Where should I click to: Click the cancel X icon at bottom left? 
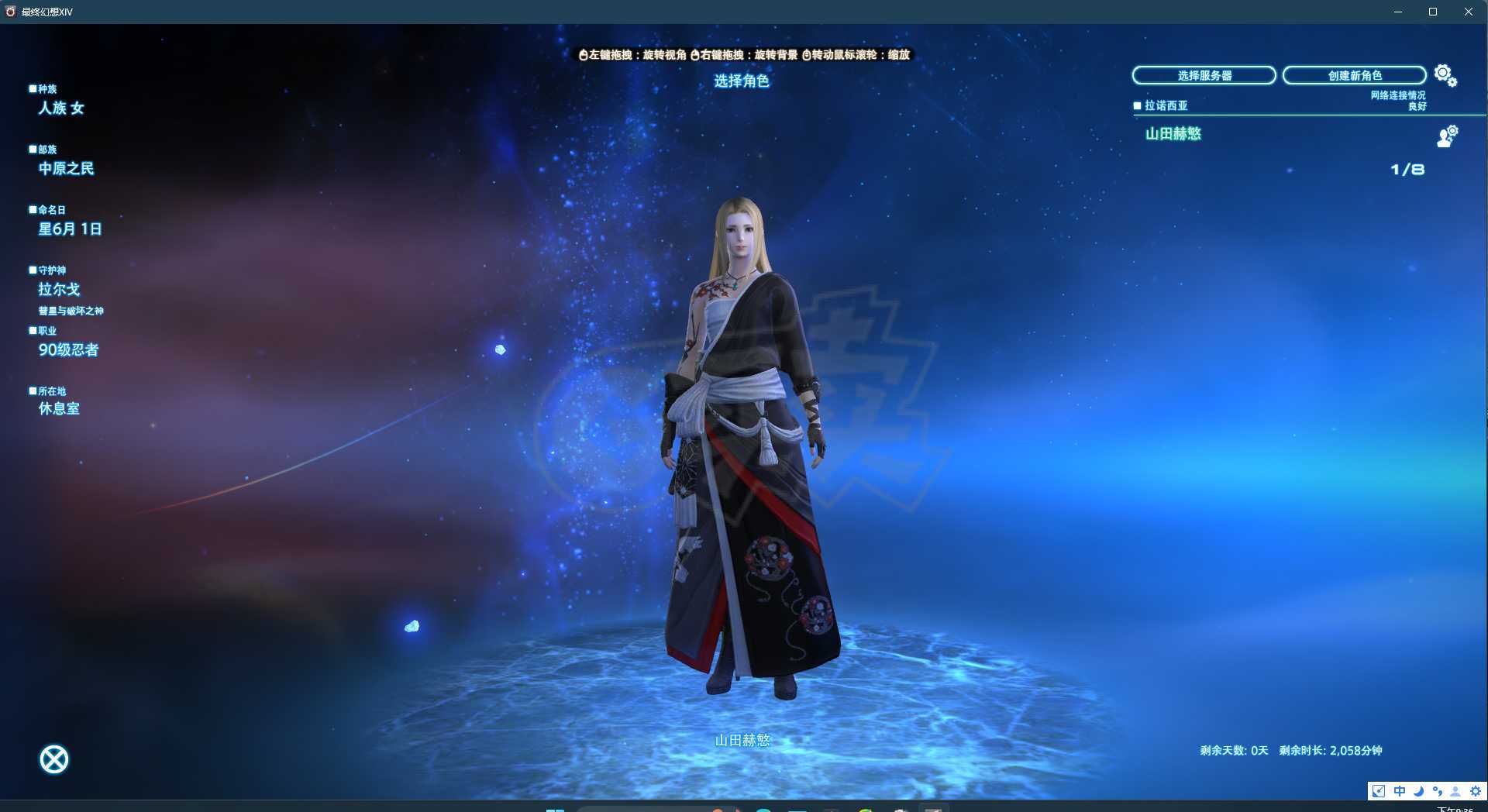(x=53, y=759)
